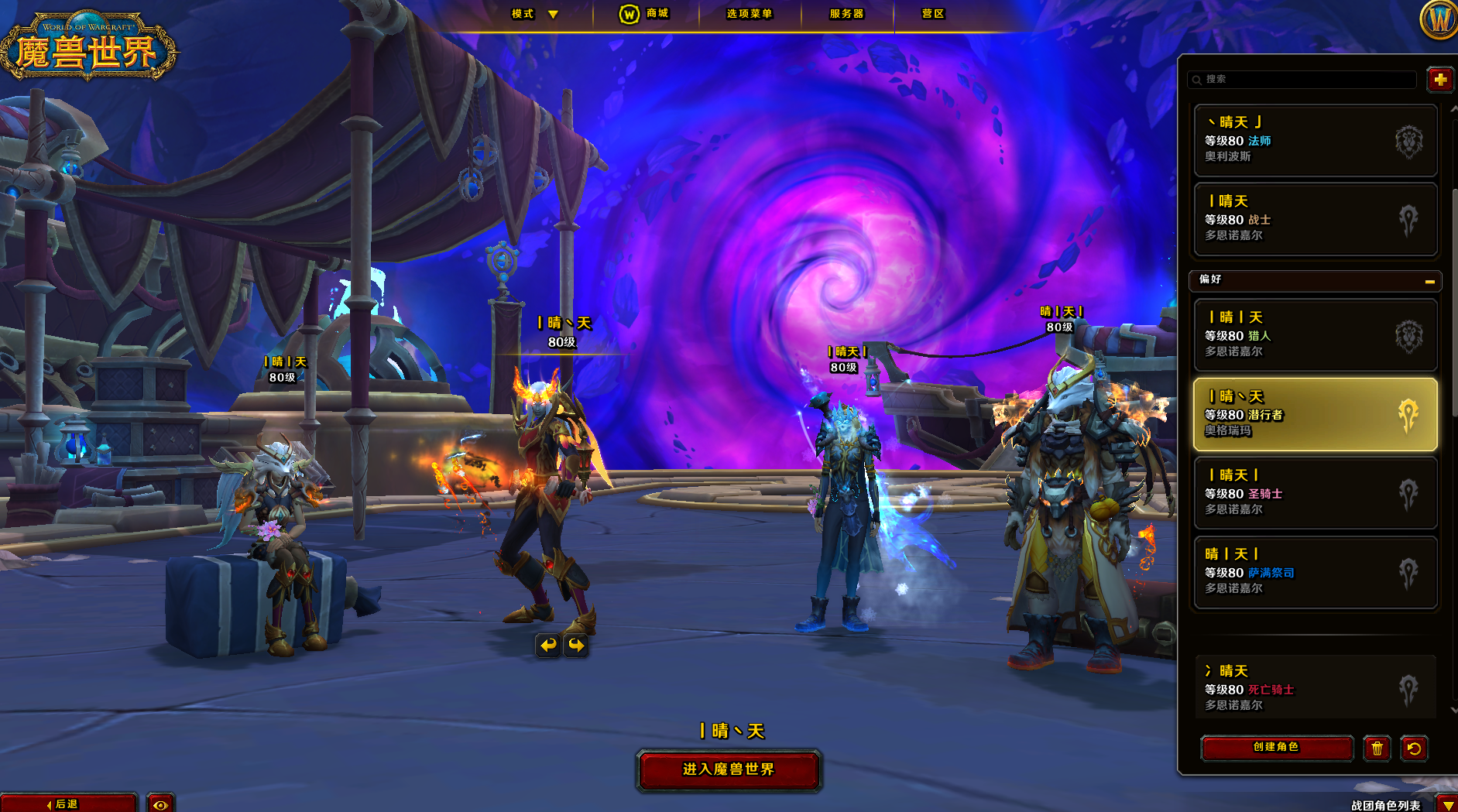Open the 选项菜单 options menu
This screenshot has height=812, width=1458.
749,14
